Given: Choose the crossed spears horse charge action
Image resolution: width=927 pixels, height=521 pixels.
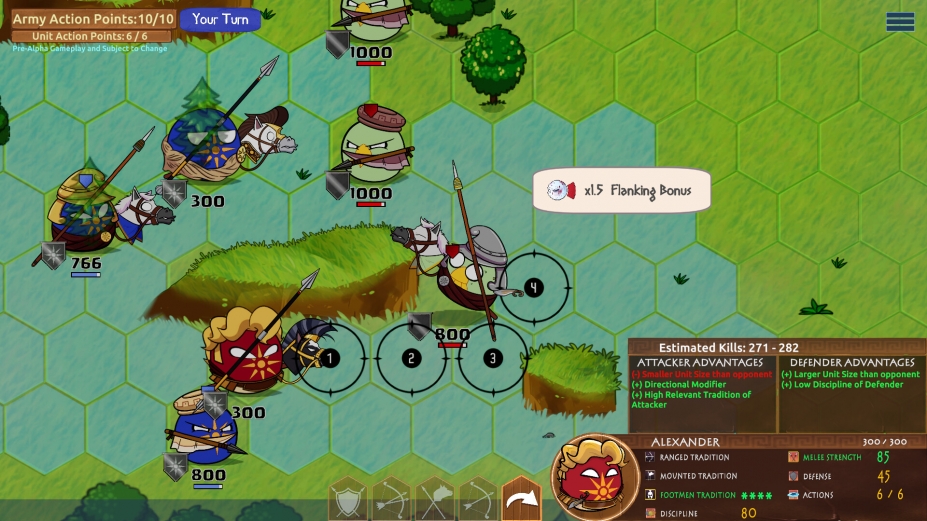Looking at the screenshot, I should coord(435,499).
